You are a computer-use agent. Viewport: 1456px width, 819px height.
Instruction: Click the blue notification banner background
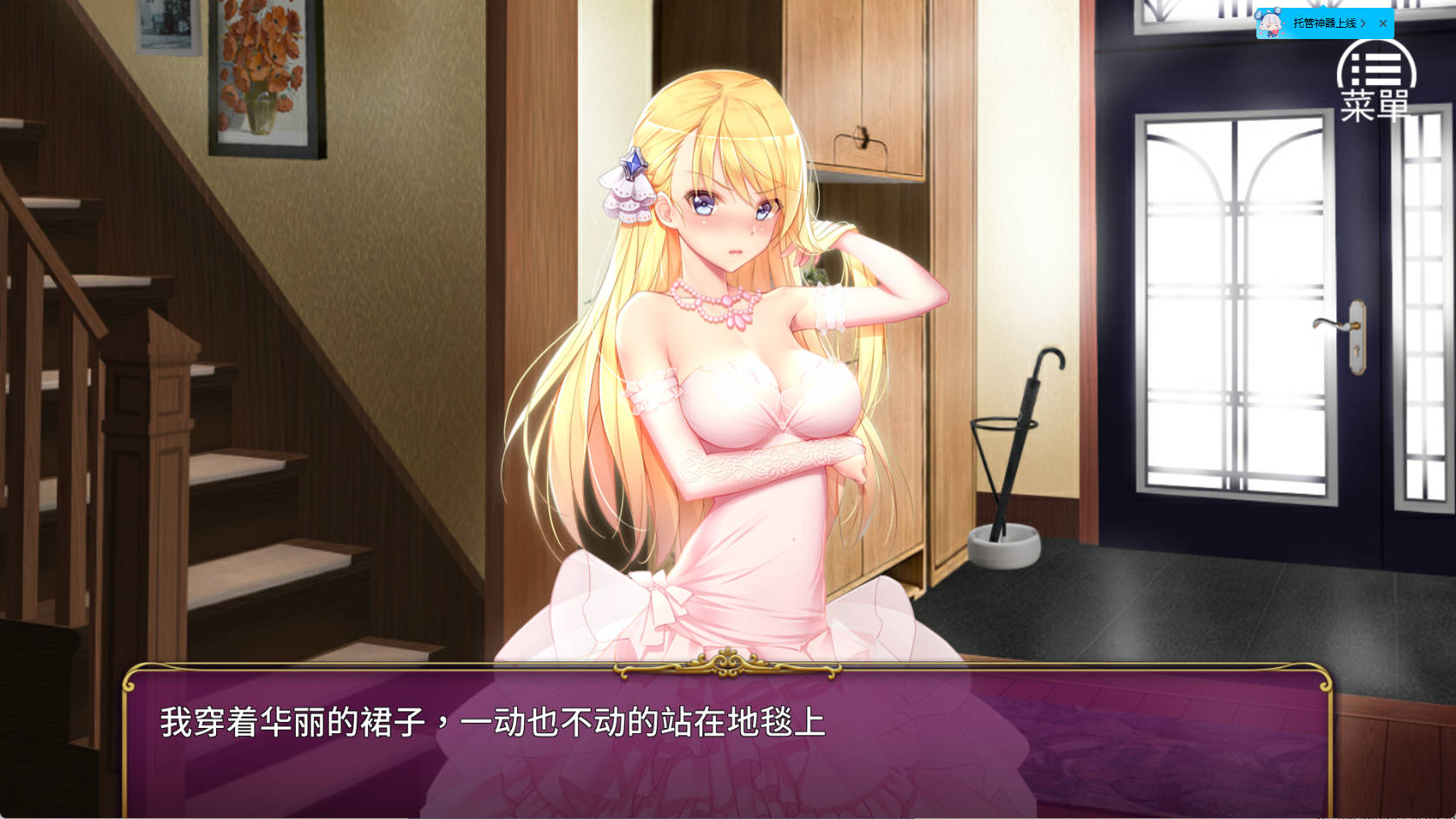point(1320,22)
